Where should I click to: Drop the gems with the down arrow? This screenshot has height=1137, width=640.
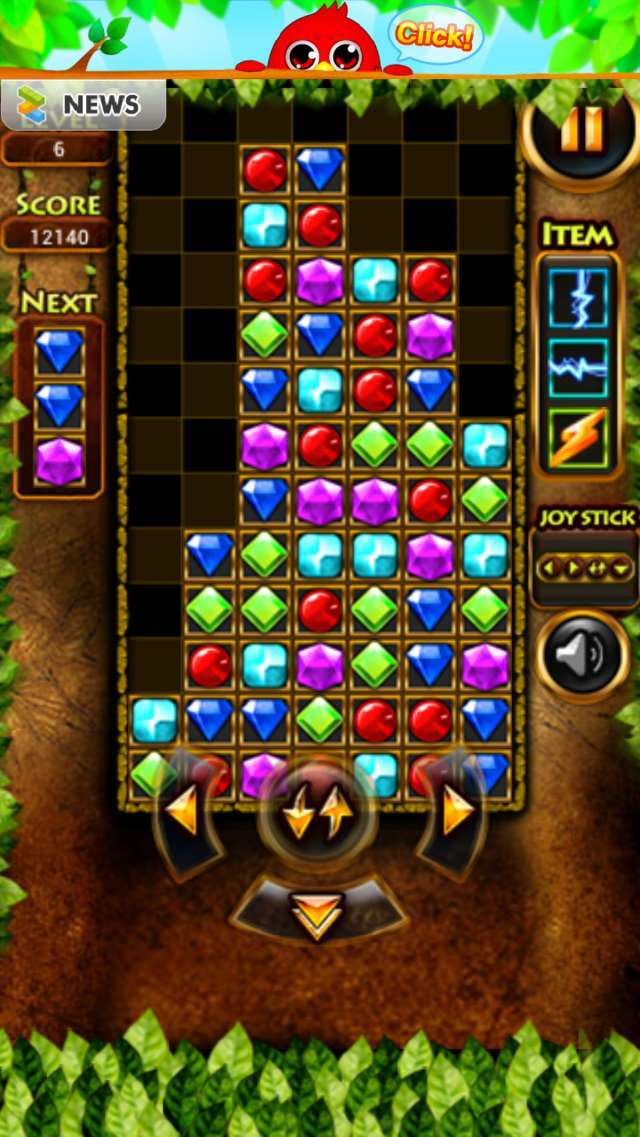click(x=318, y=912)
